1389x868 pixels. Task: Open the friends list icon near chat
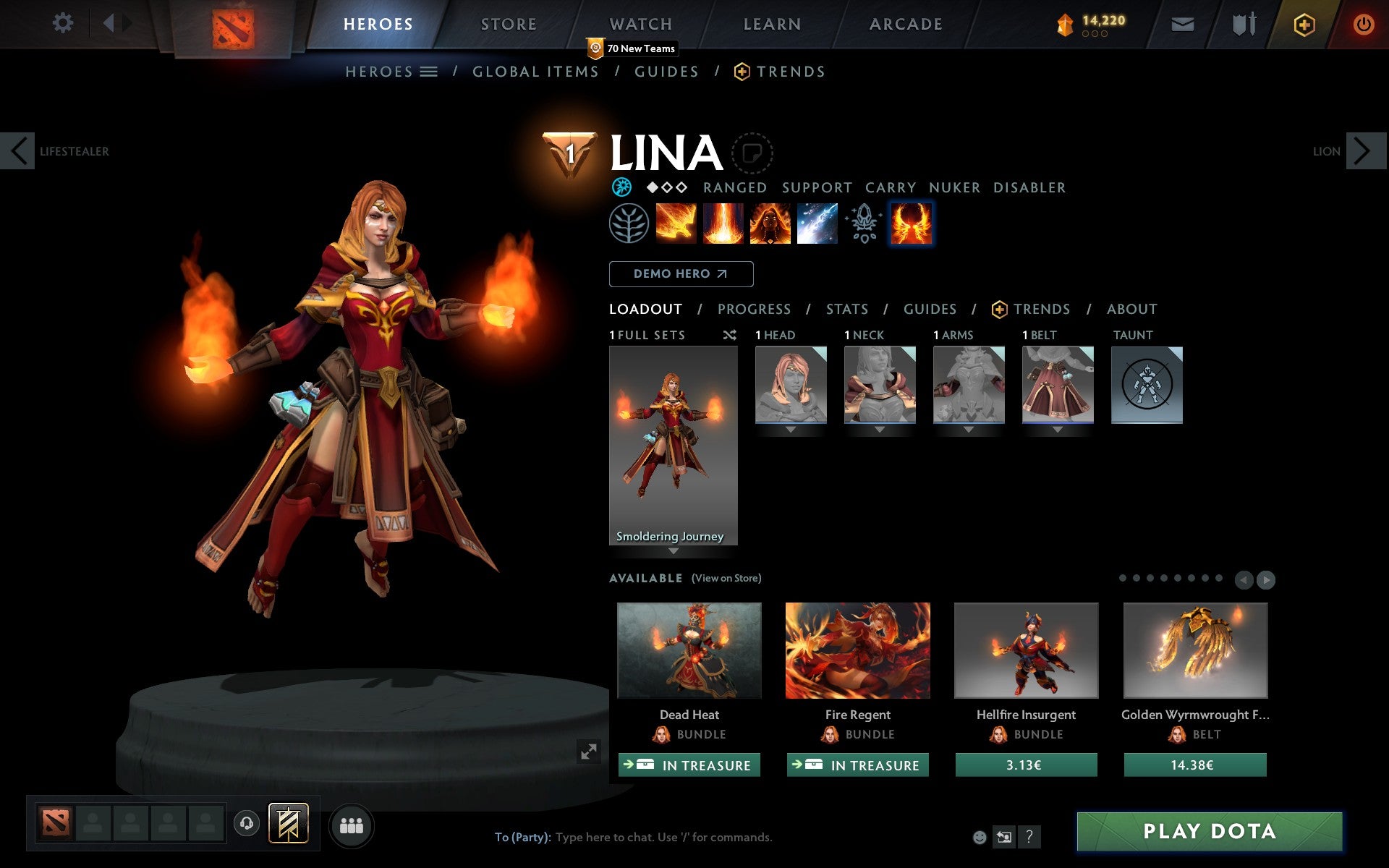tap(352, 825)
